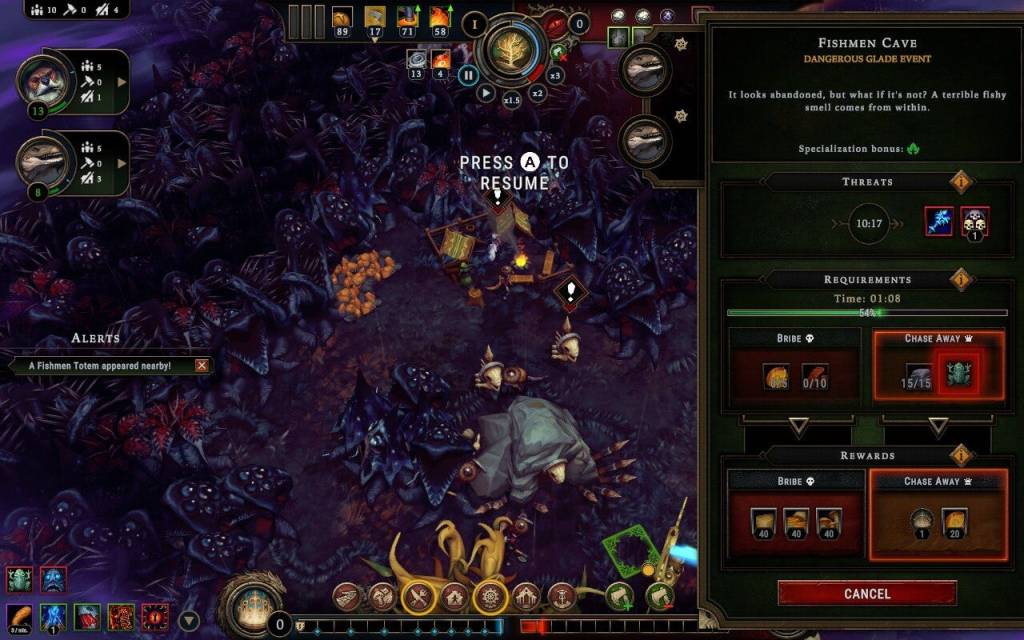The image size is (1024, 640).
Task: Click the skull threat icon
Action: coord(975,222)
